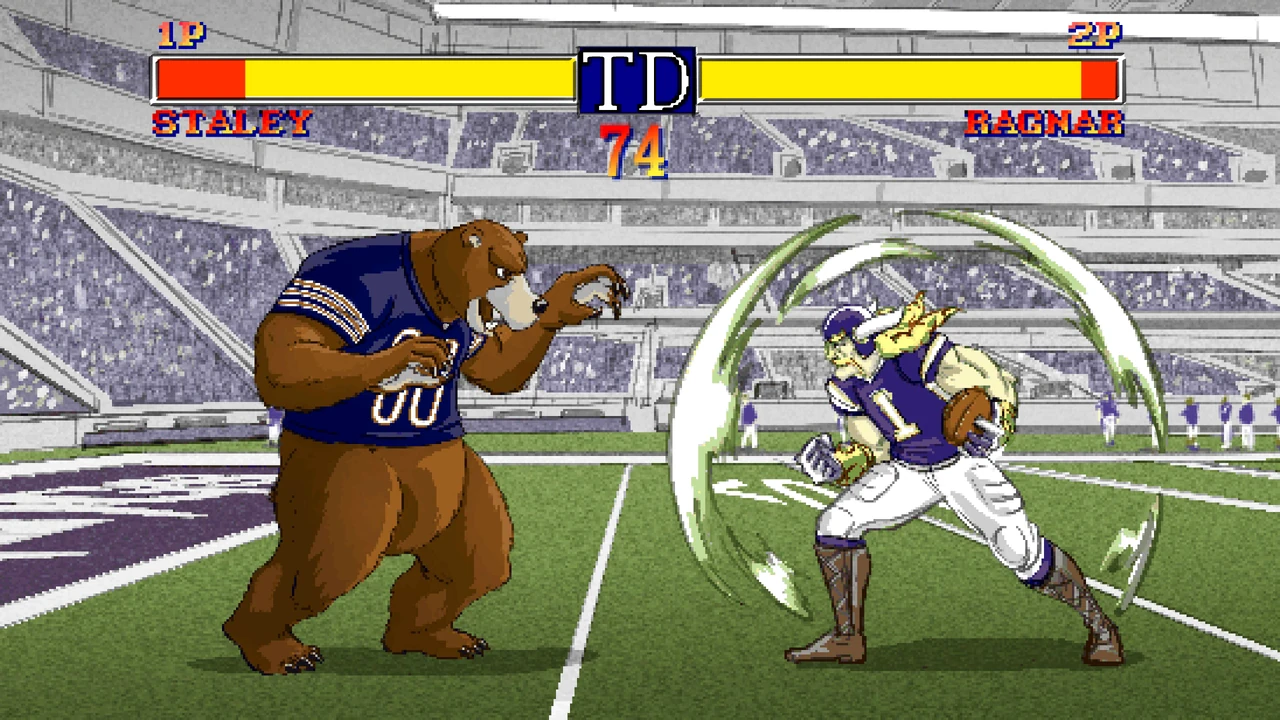Click the yellow portion of Staley's life gauge
The image size is (1280, 720).
point(400,77)
